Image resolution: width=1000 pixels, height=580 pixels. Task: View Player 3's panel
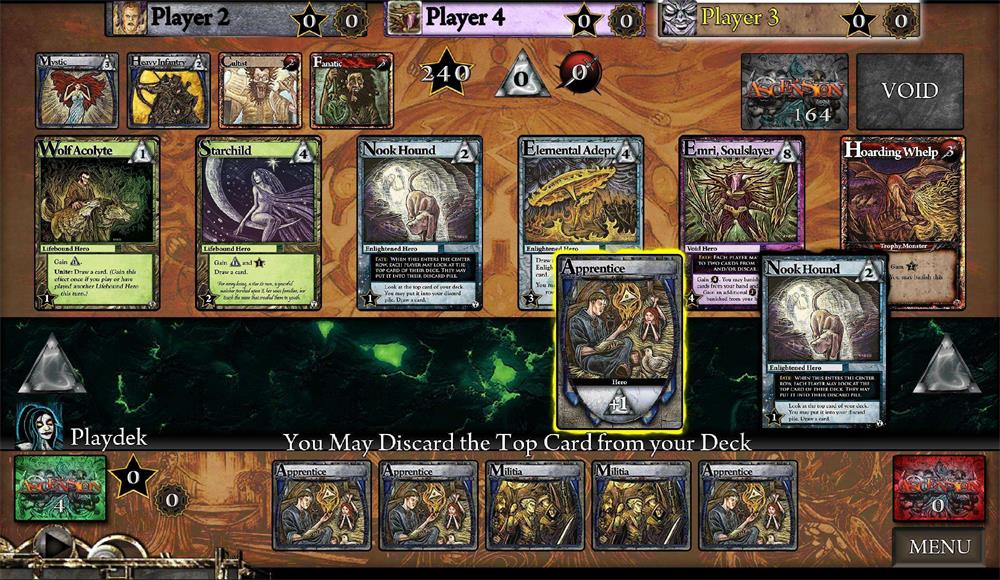[x=789, y=17]
